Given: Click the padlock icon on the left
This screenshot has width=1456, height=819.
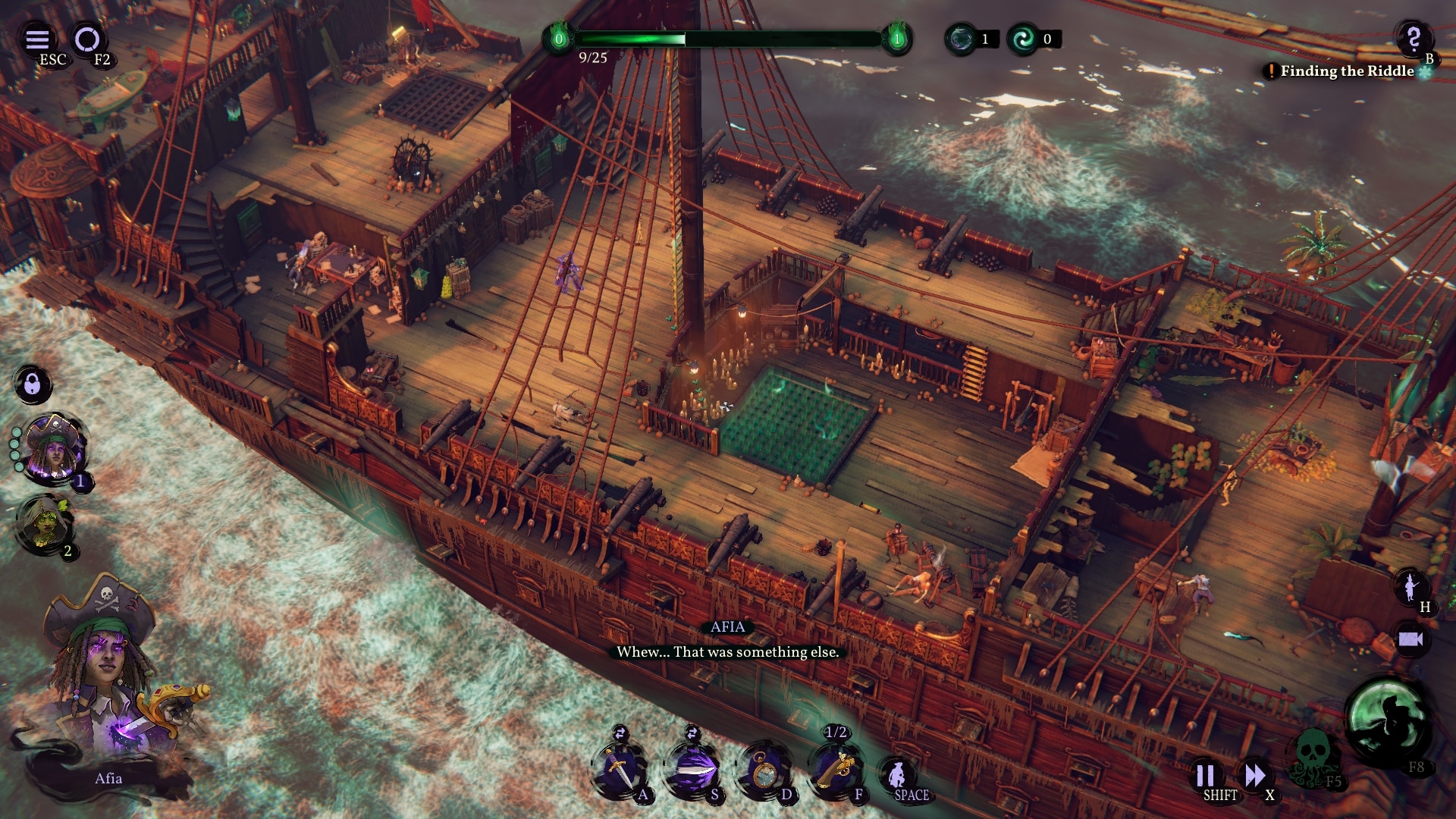Looking at the screenshot, I should click(33, 383).
